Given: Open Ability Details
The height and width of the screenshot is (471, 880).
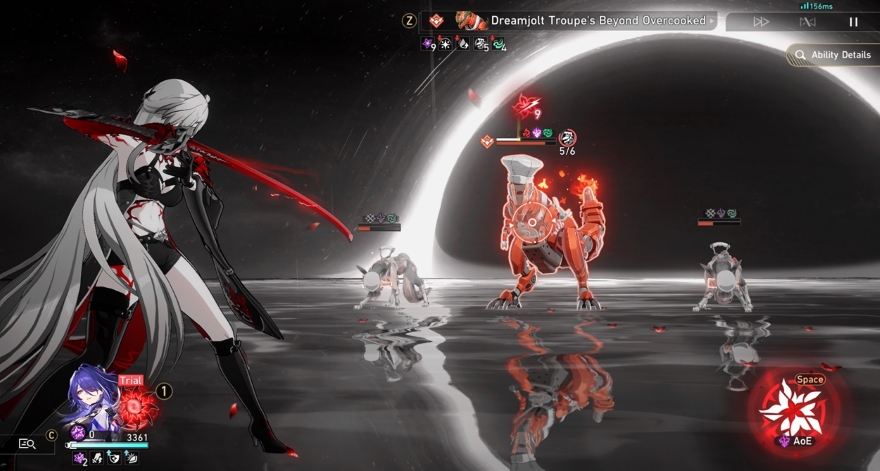Looking at the screenshot, I should [x=832, y=55].
